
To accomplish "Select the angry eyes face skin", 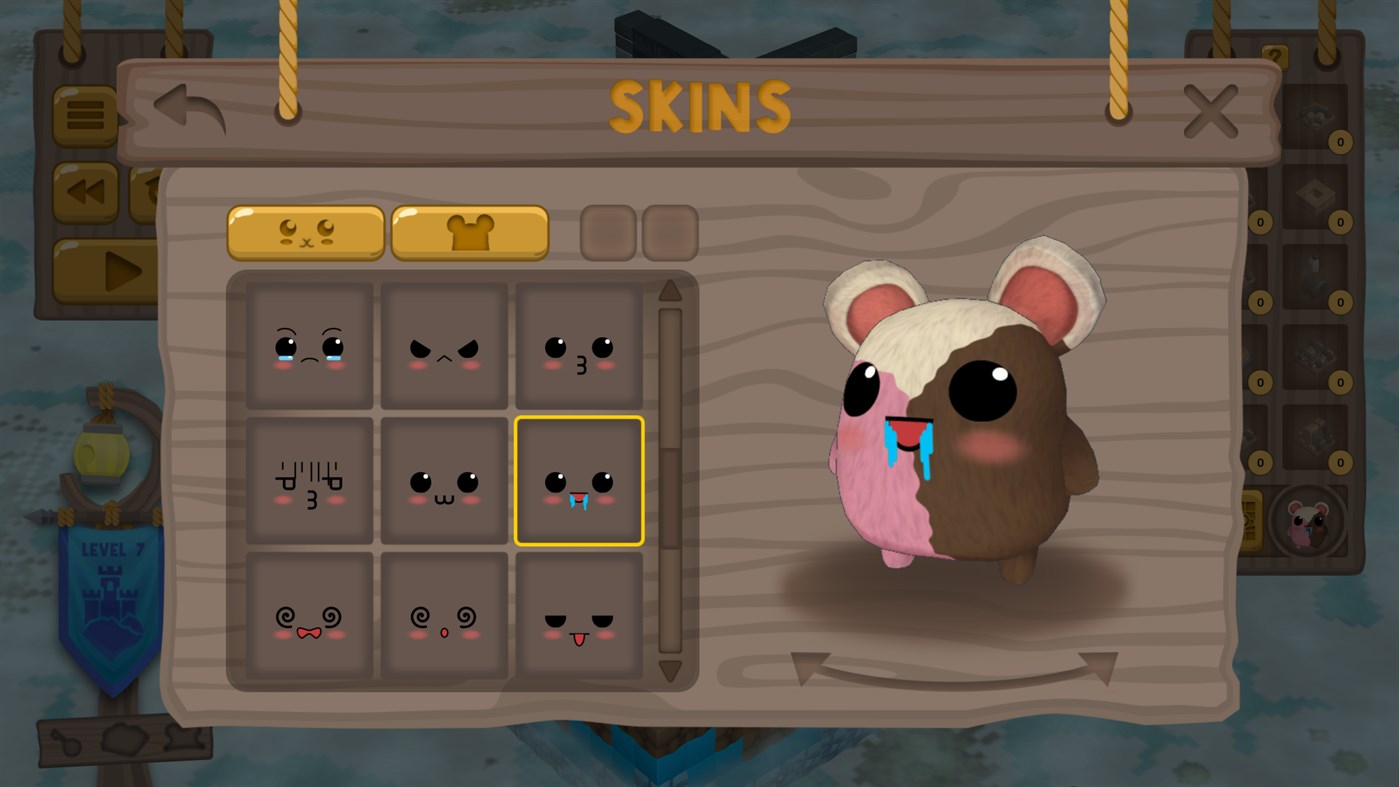I will (443, 345).
